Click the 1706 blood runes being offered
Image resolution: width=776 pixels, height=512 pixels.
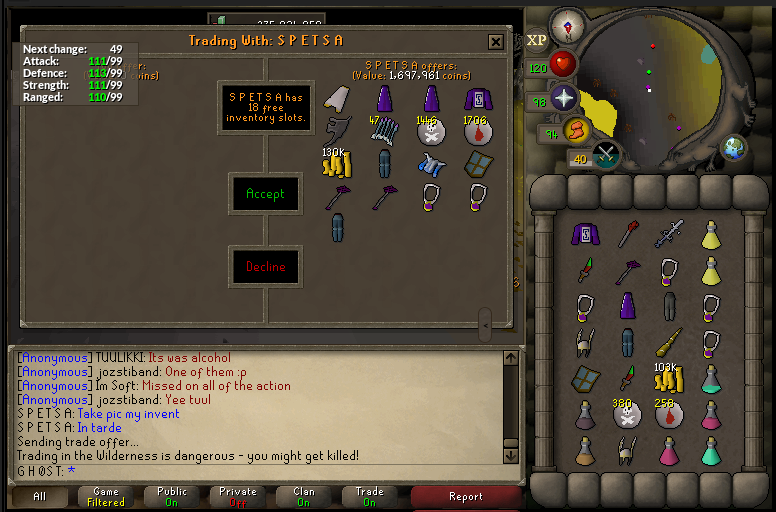[x=476, y=131]
